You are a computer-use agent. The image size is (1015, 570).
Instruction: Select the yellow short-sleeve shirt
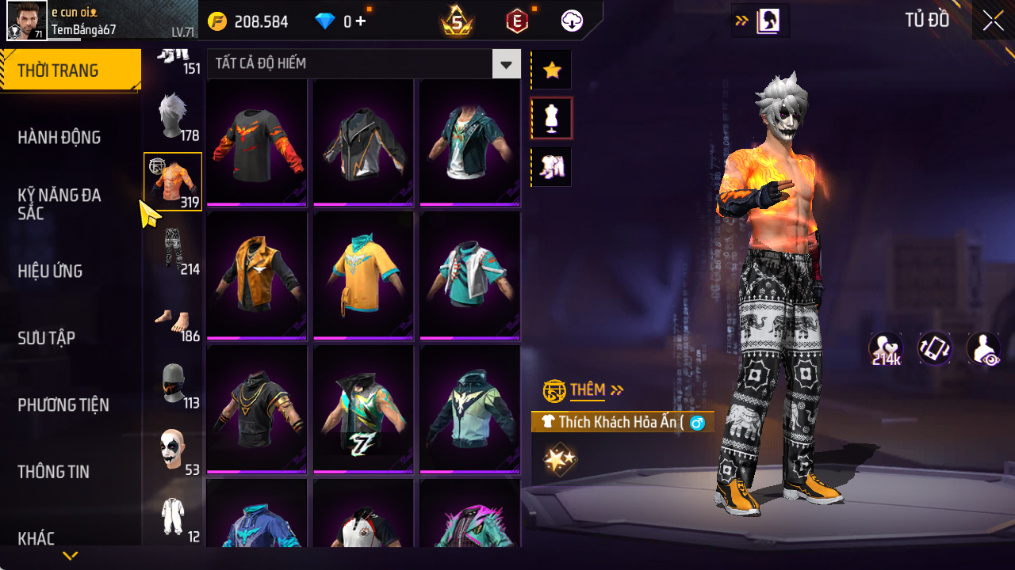(x=362, y=274)
